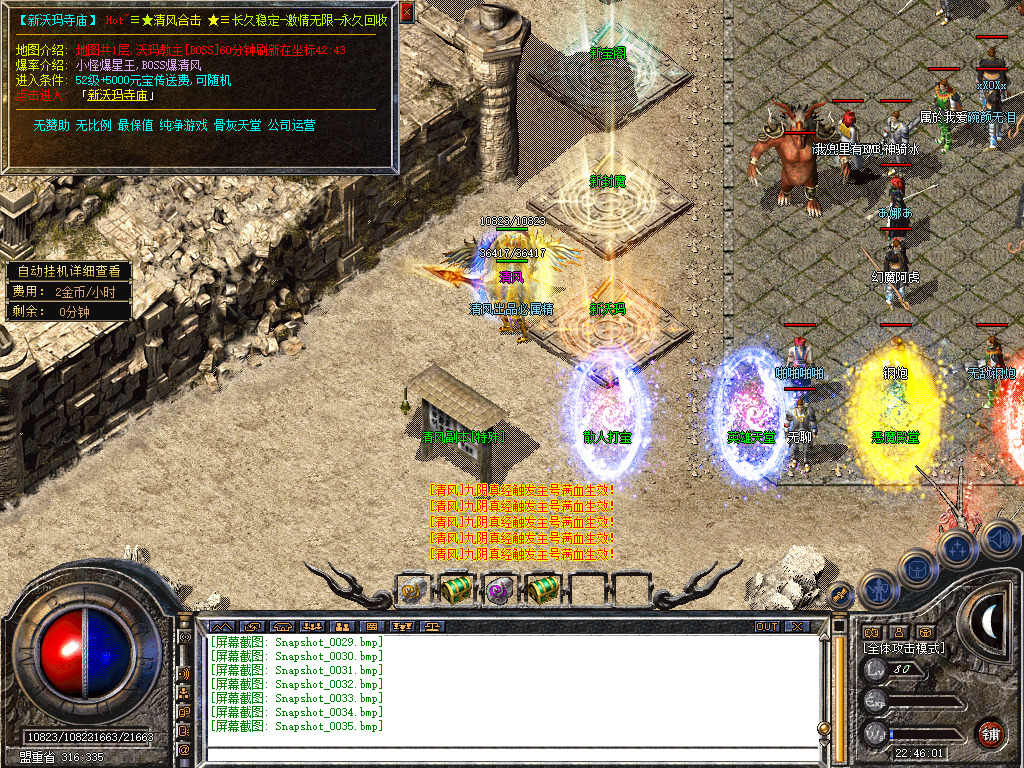
Task: Click the OUT button above the chat
Action: tap(766, 626)
